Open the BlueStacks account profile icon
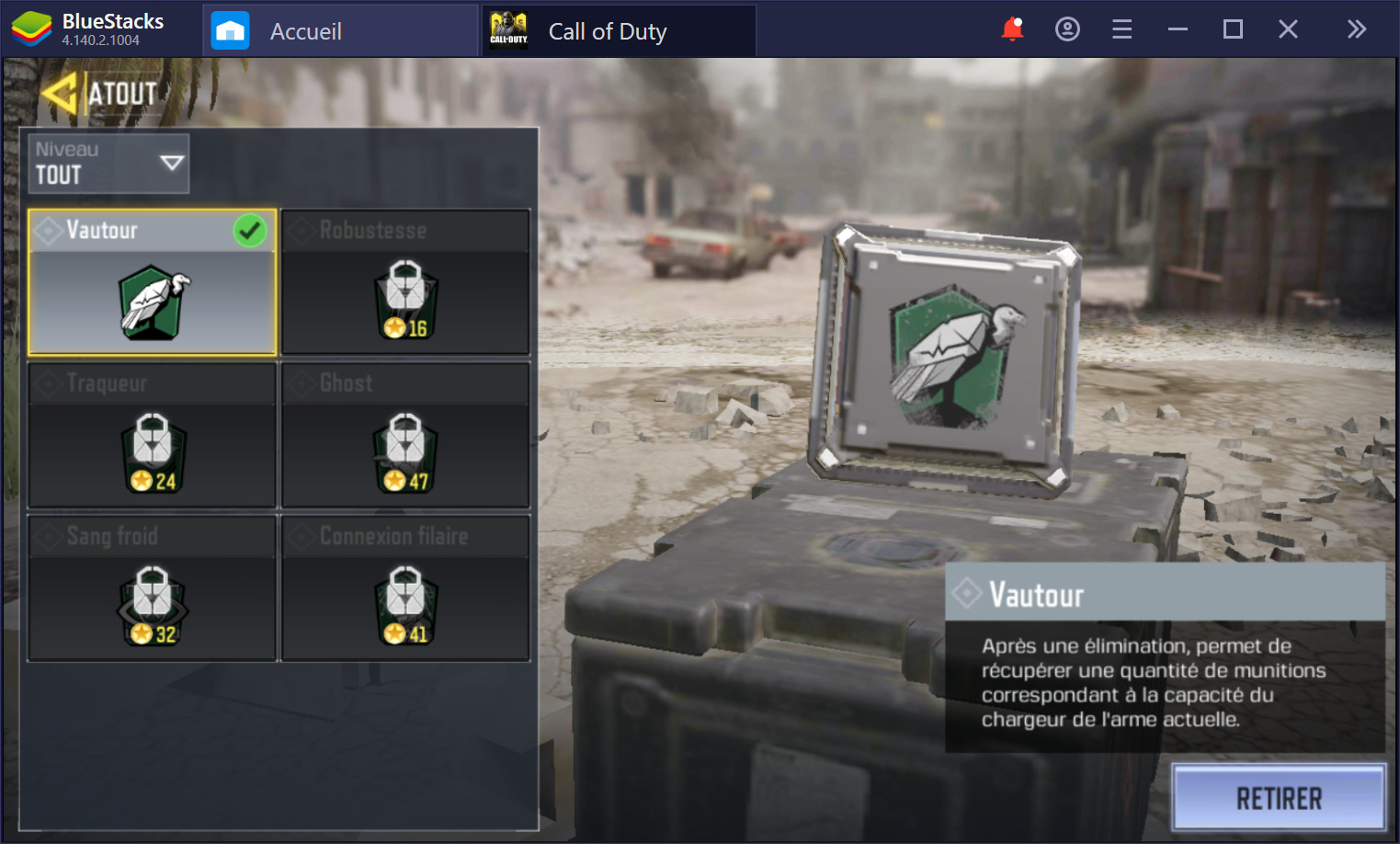 (1066, 29)
